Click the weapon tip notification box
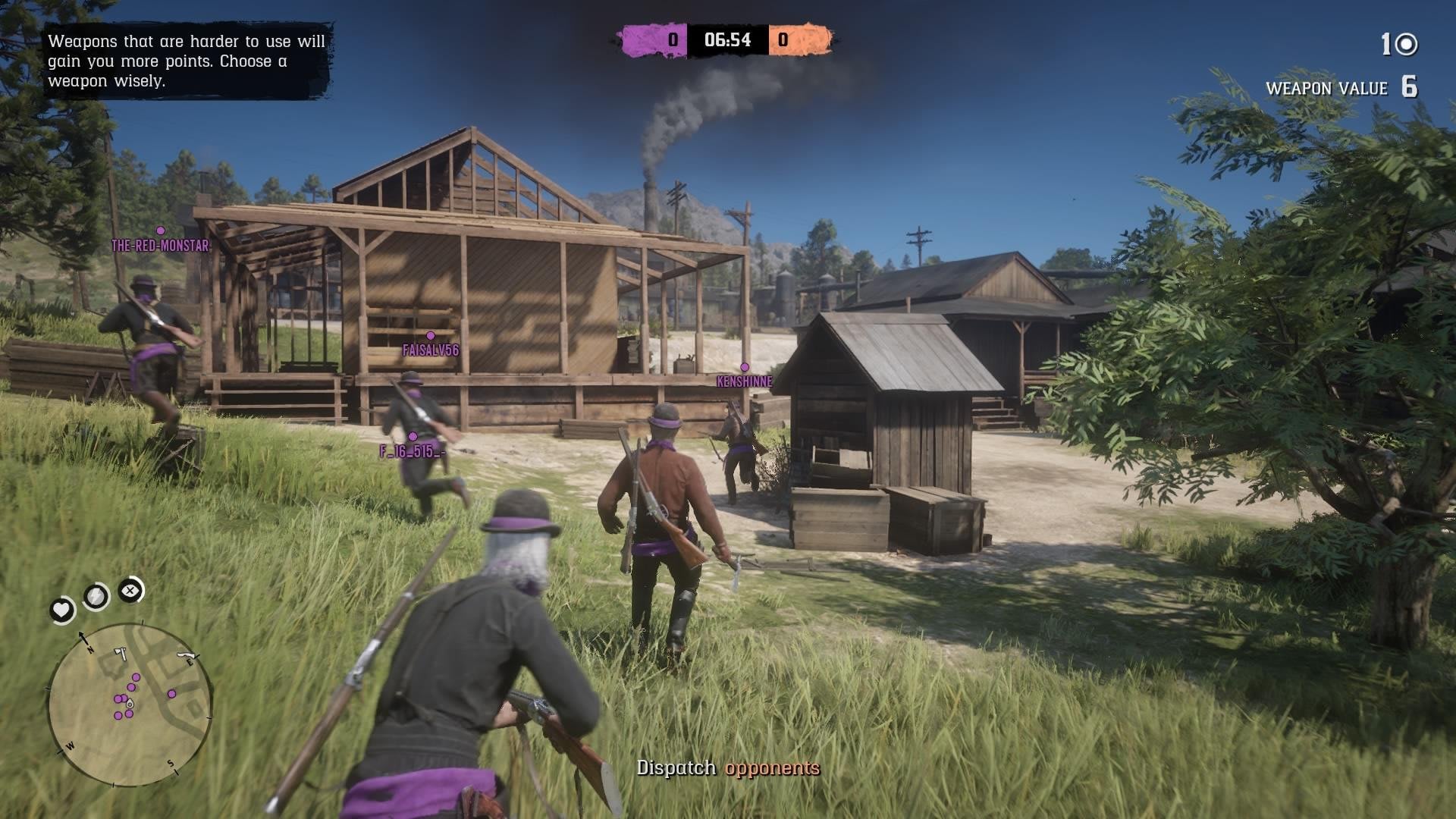 pos(187,61)
